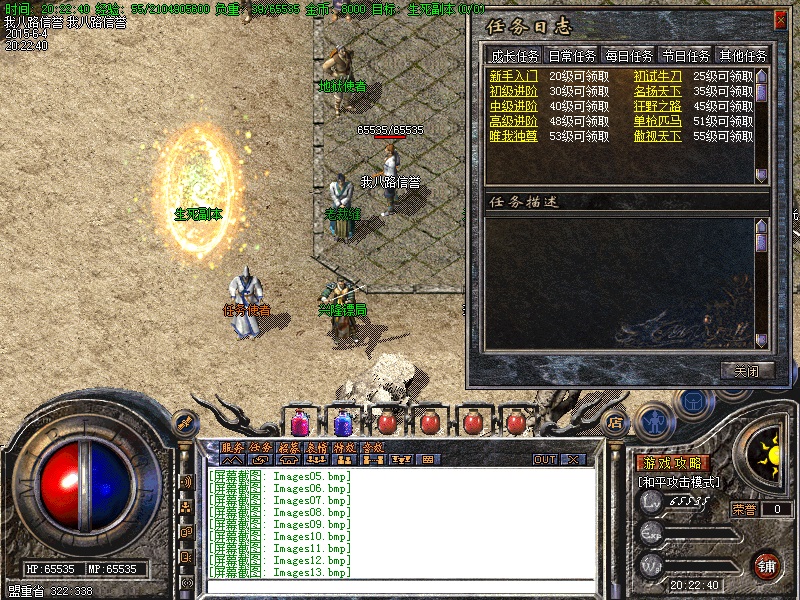Open the round red 铺 stall button

[x=767, y=564]
